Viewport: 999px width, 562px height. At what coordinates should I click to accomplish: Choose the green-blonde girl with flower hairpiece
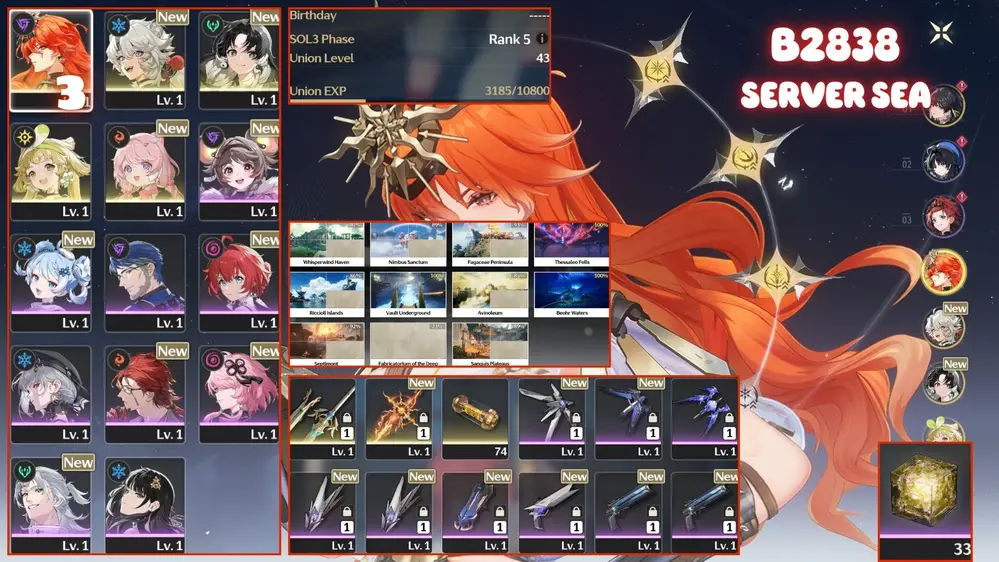(x=51, y=170)
